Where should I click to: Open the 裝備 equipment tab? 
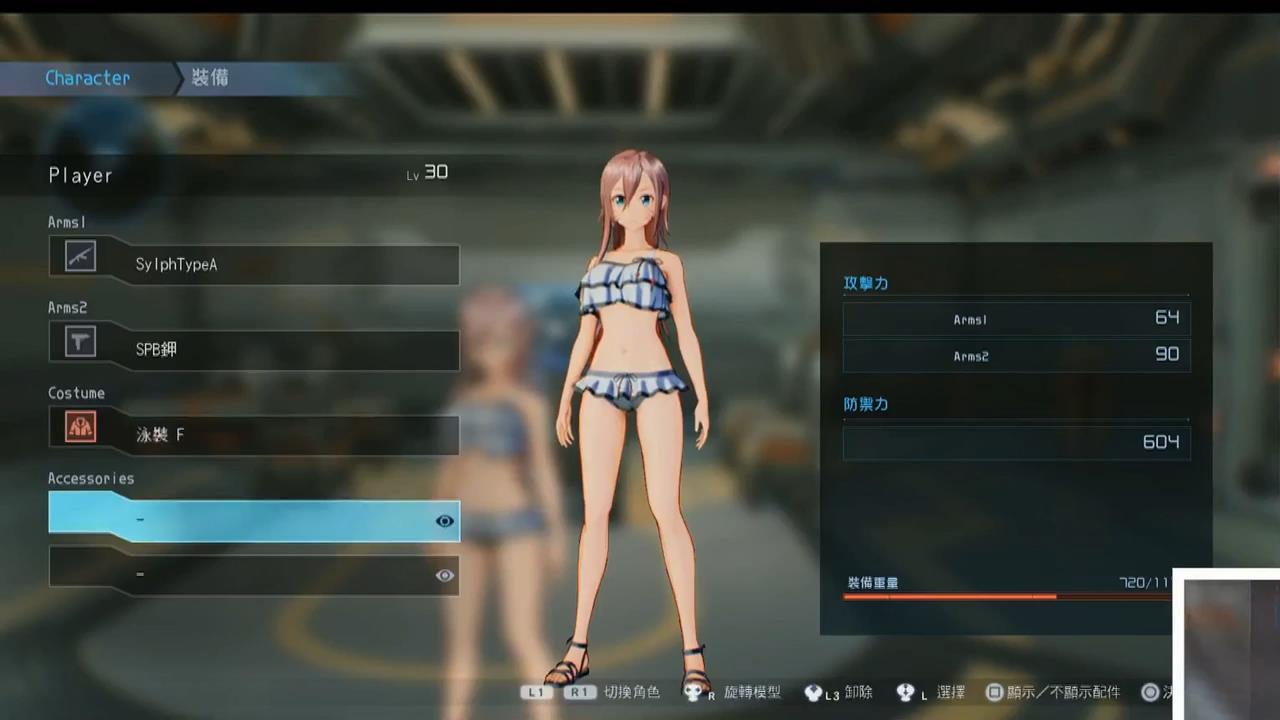pos(209,78)
